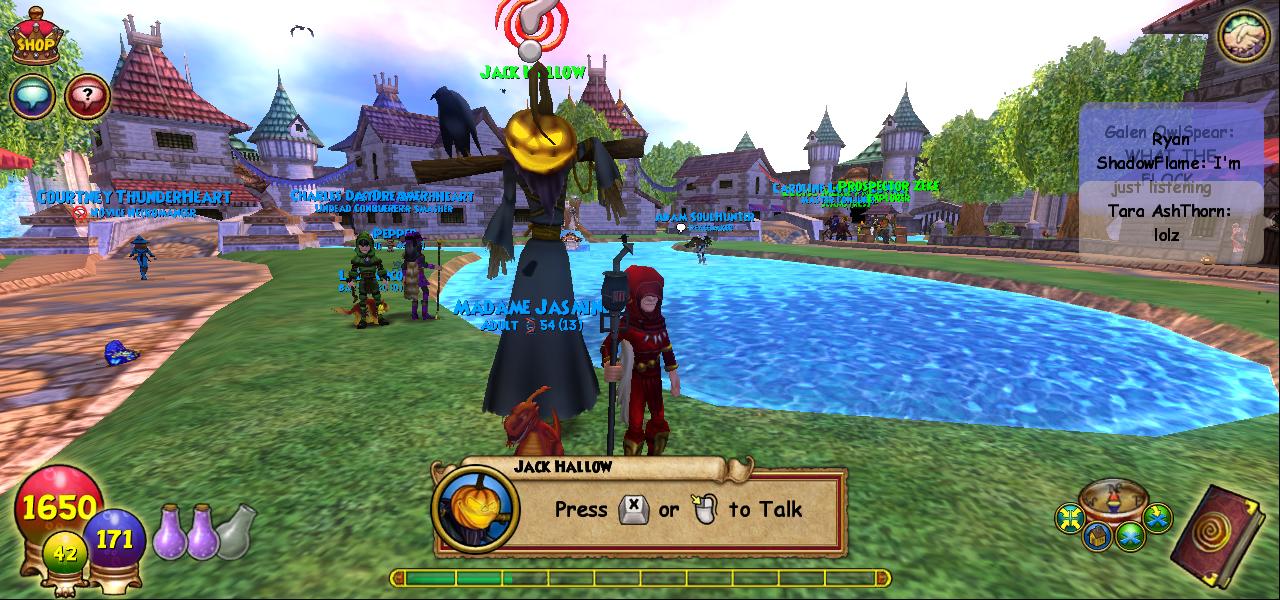Click the green button with plain blue X
This screenshot has height=600, width=1280.
click(x=1130, y=537)
